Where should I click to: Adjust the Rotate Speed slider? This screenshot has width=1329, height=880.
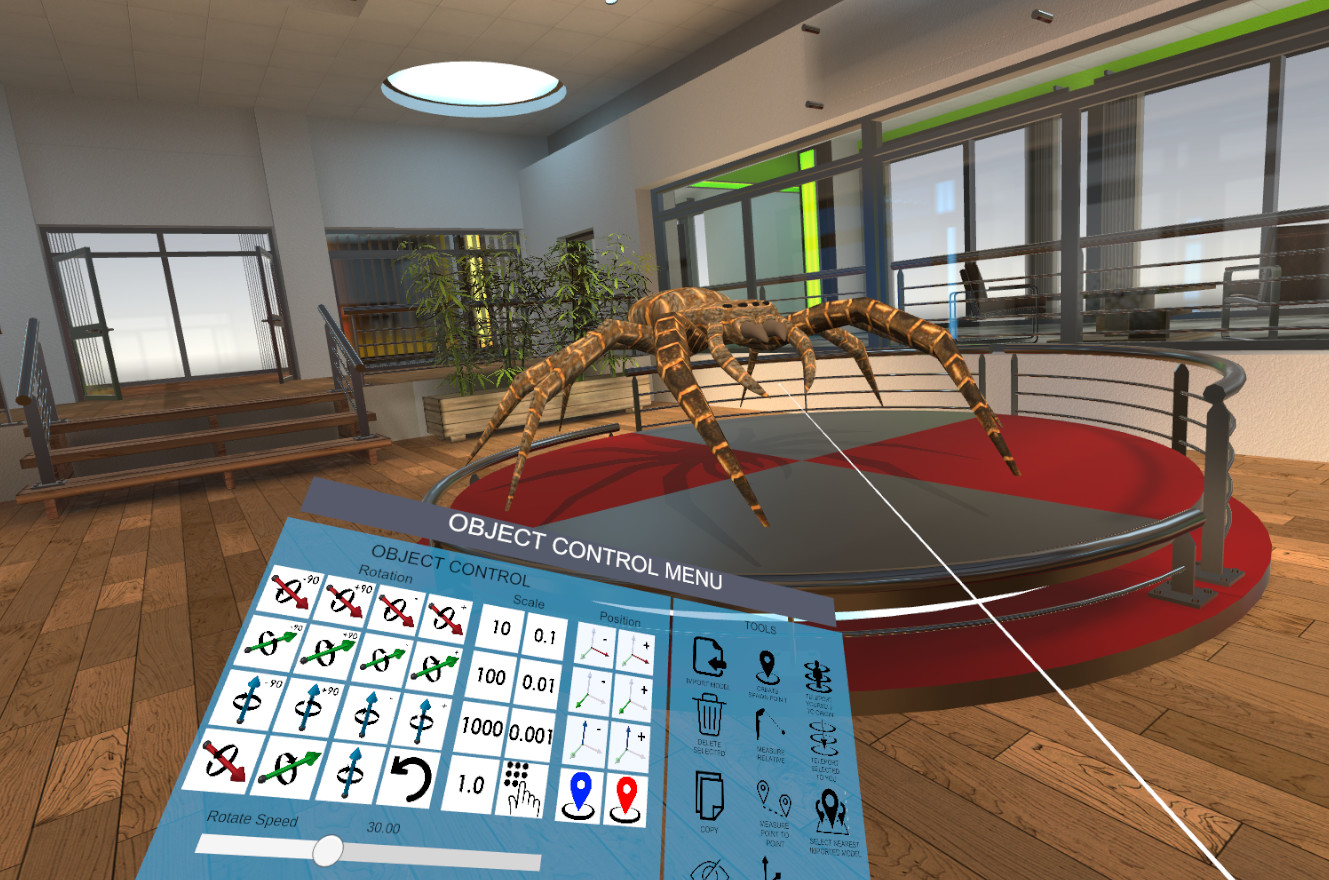pos(330,852)
